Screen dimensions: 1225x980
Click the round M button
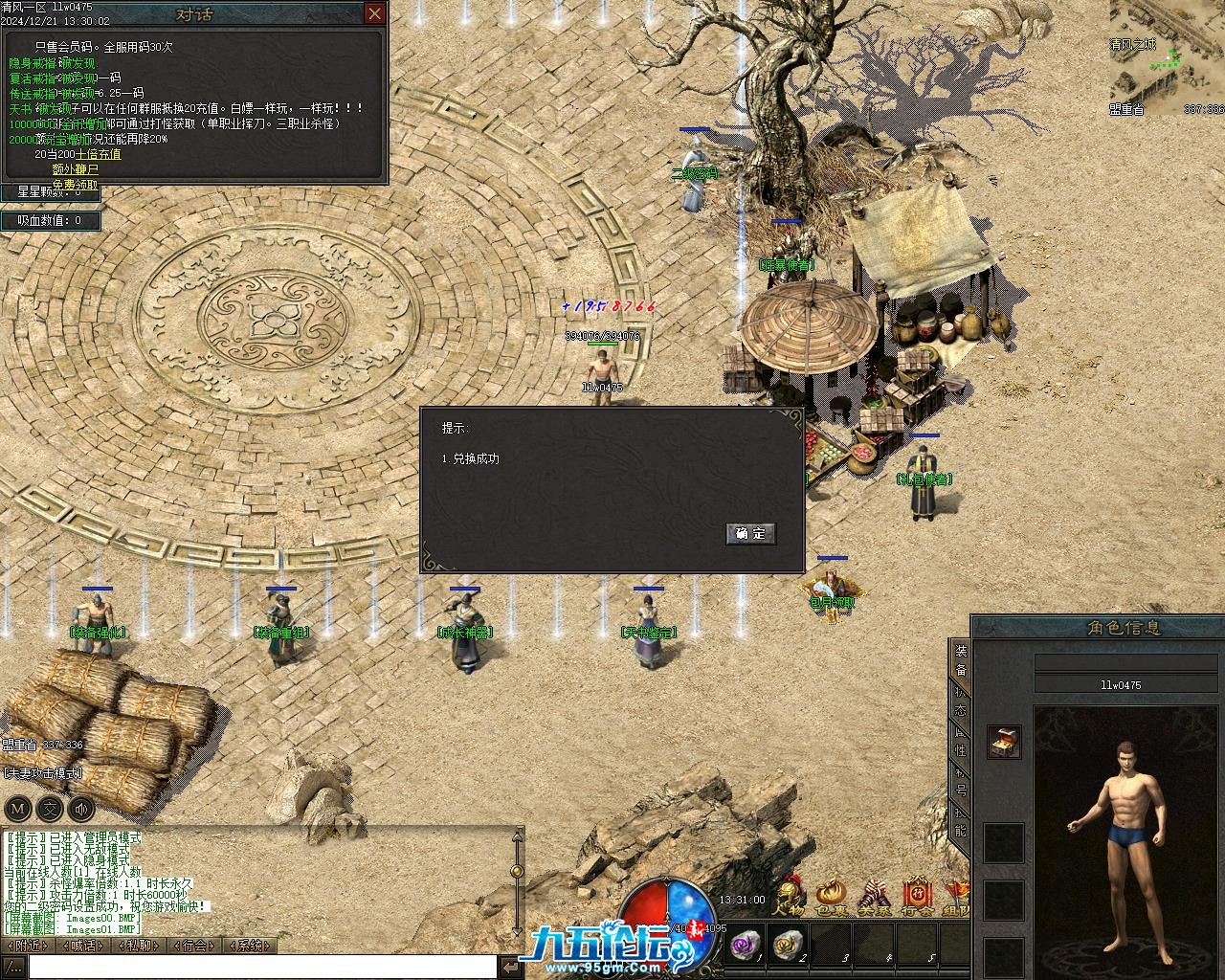[x=18, y=808]
